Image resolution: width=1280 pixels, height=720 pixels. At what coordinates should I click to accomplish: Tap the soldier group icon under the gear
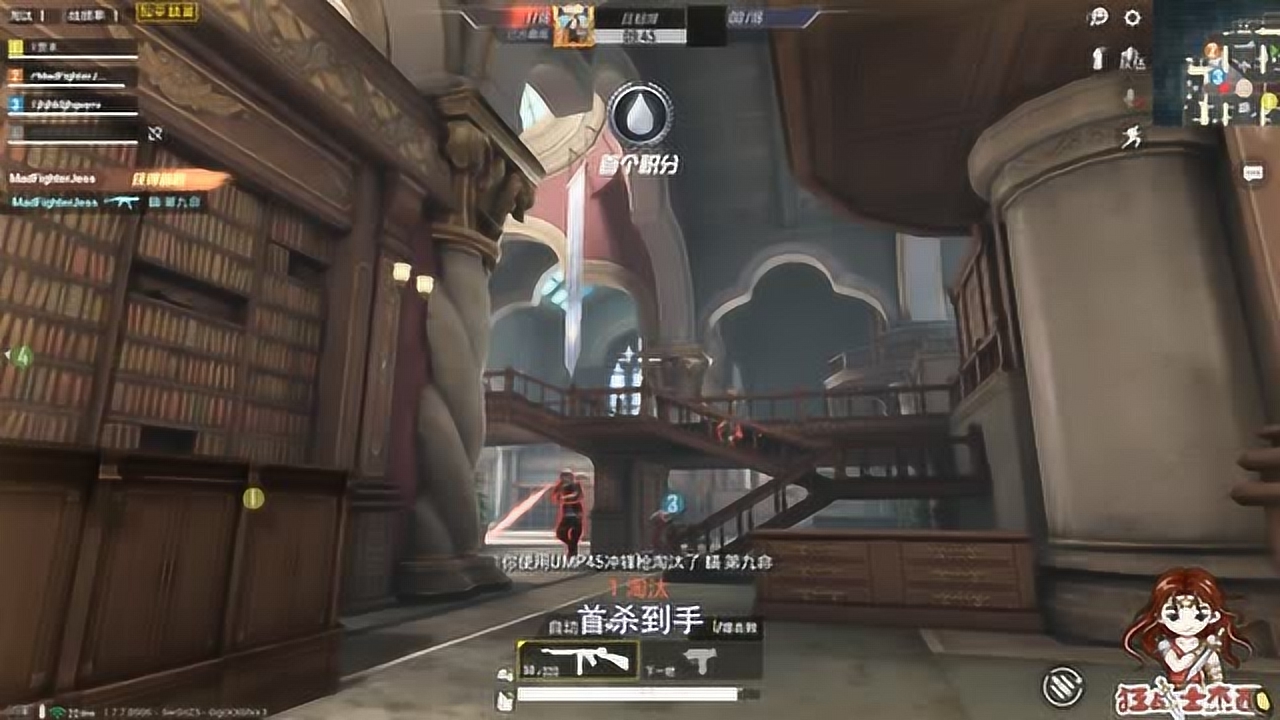pyautogui.click(x=1132, y=58)
